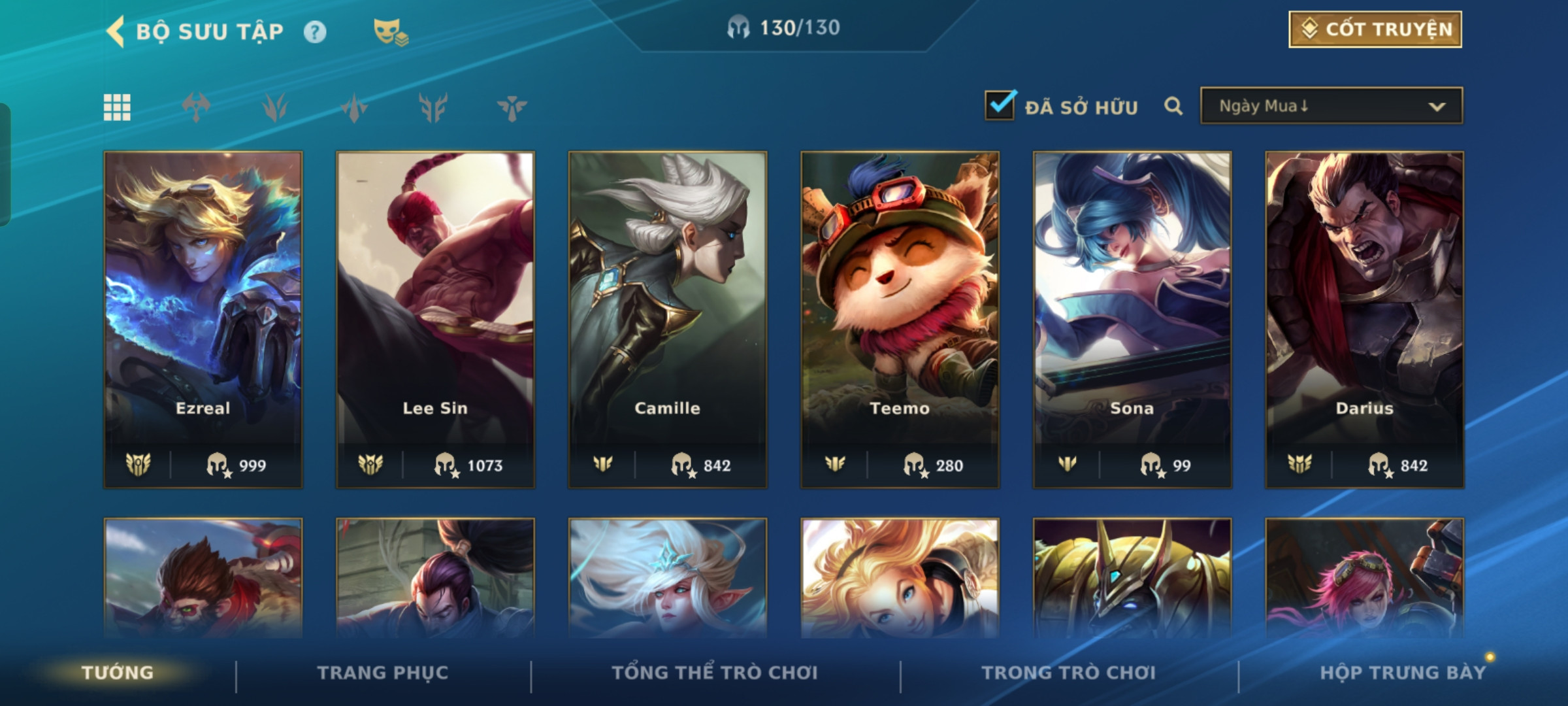Image resolution: width=1568 pixels, height=706 pixels.
Task: Open the champion search magnifier
Action: (1173, 106)
